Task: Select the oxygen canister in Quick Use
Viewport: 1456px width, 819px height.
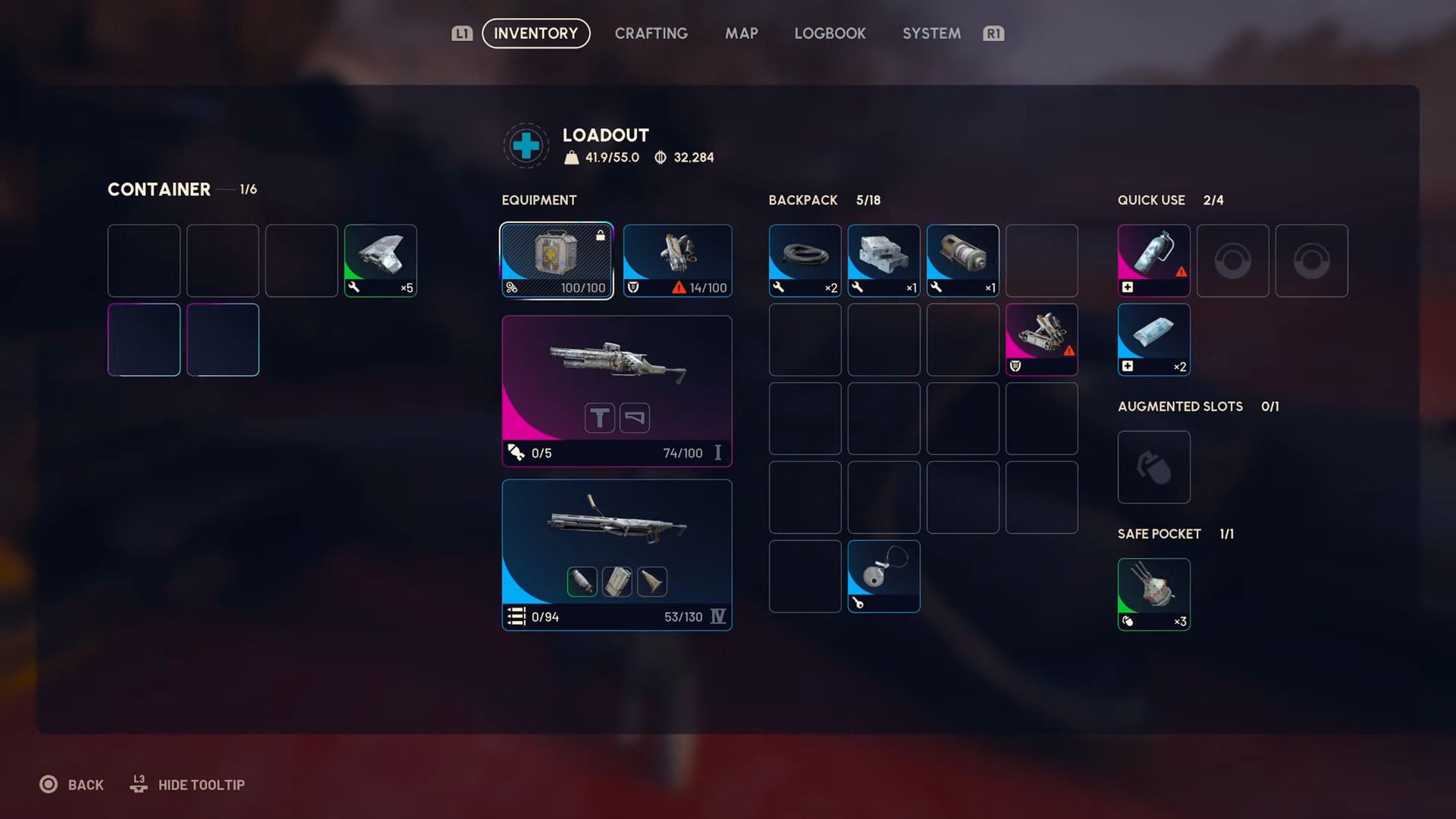Action: (x=1153, y=260)
